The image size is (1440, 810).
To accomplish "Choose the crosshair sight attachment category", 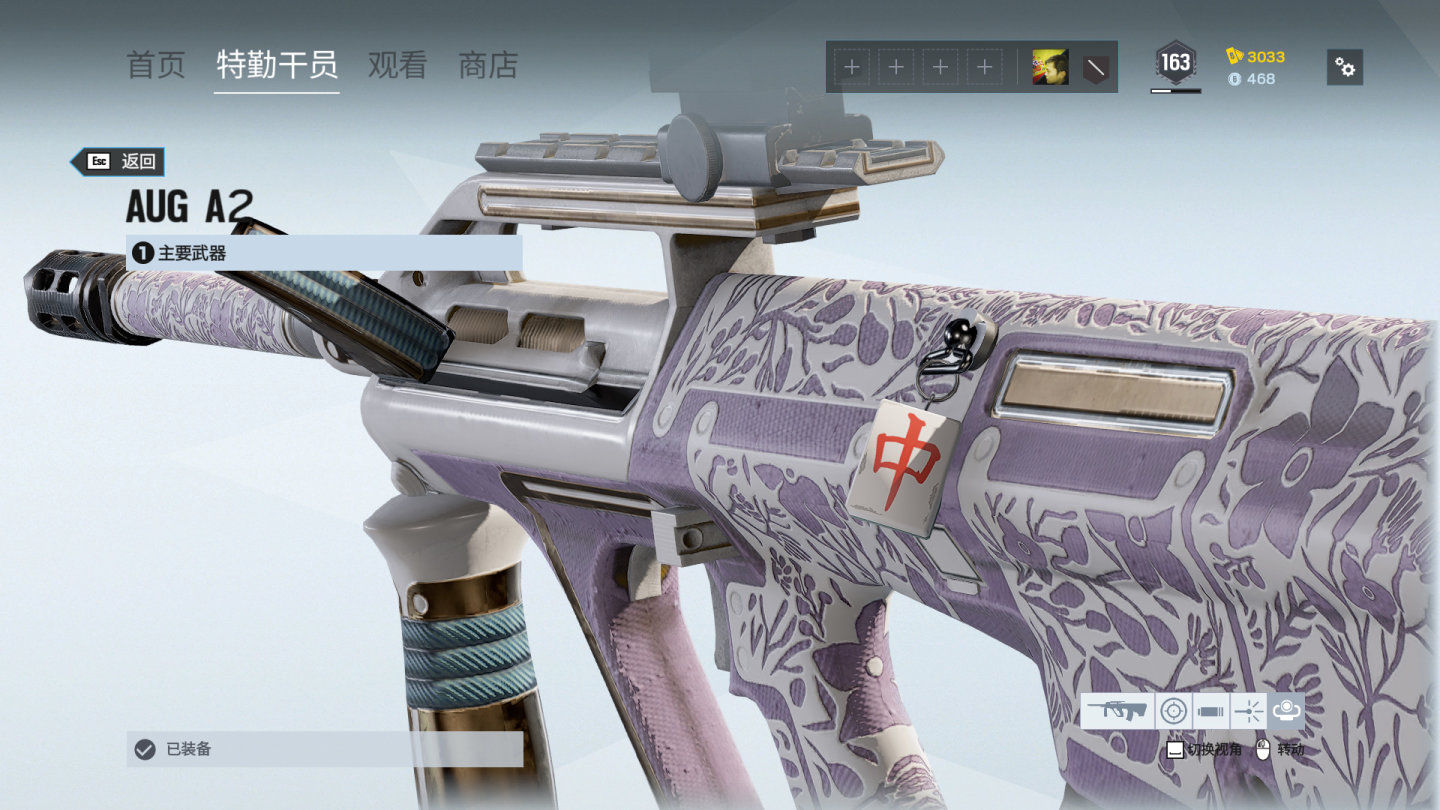I will click(x=1174, y=711).
